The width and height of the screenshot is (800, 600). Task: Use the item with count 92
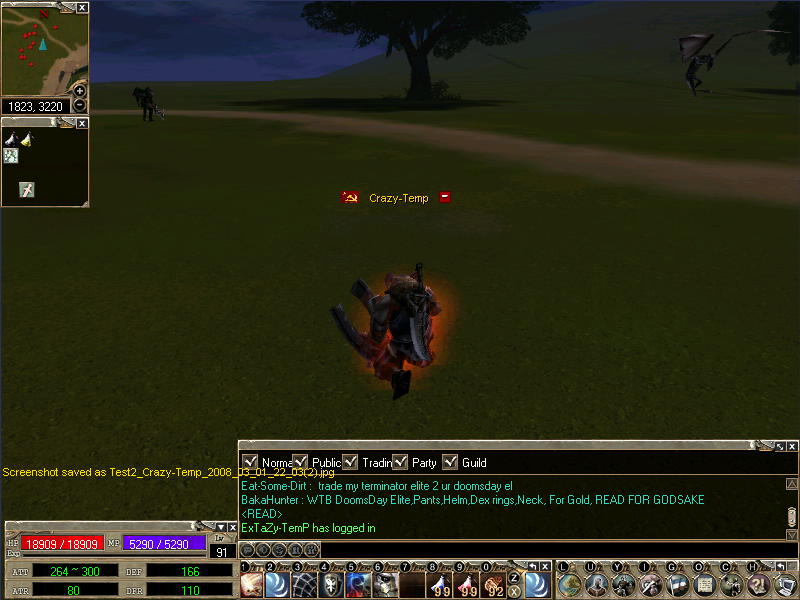pos(494,585)
